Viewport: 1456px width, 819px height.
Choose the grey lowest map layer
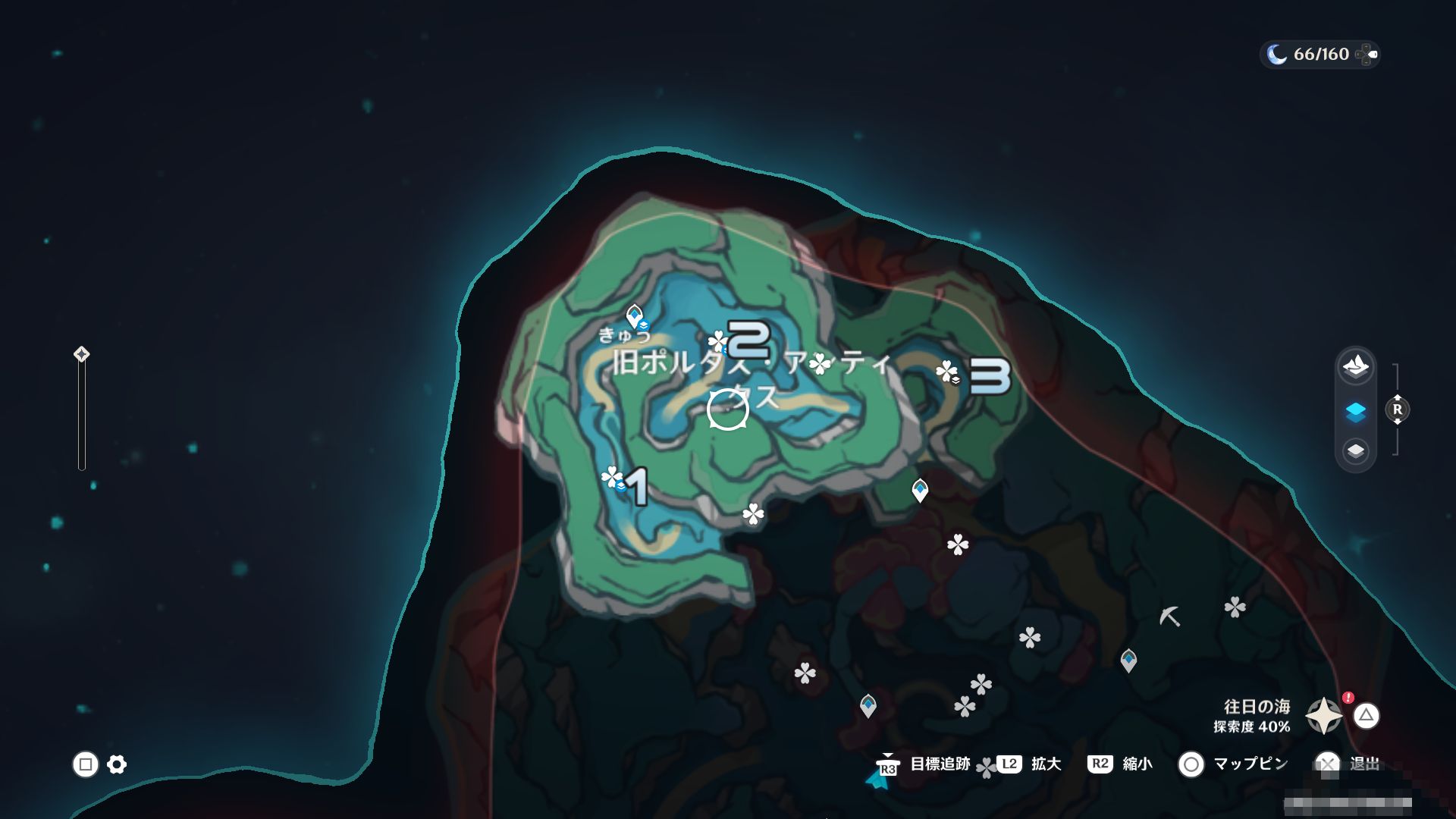1355,452
